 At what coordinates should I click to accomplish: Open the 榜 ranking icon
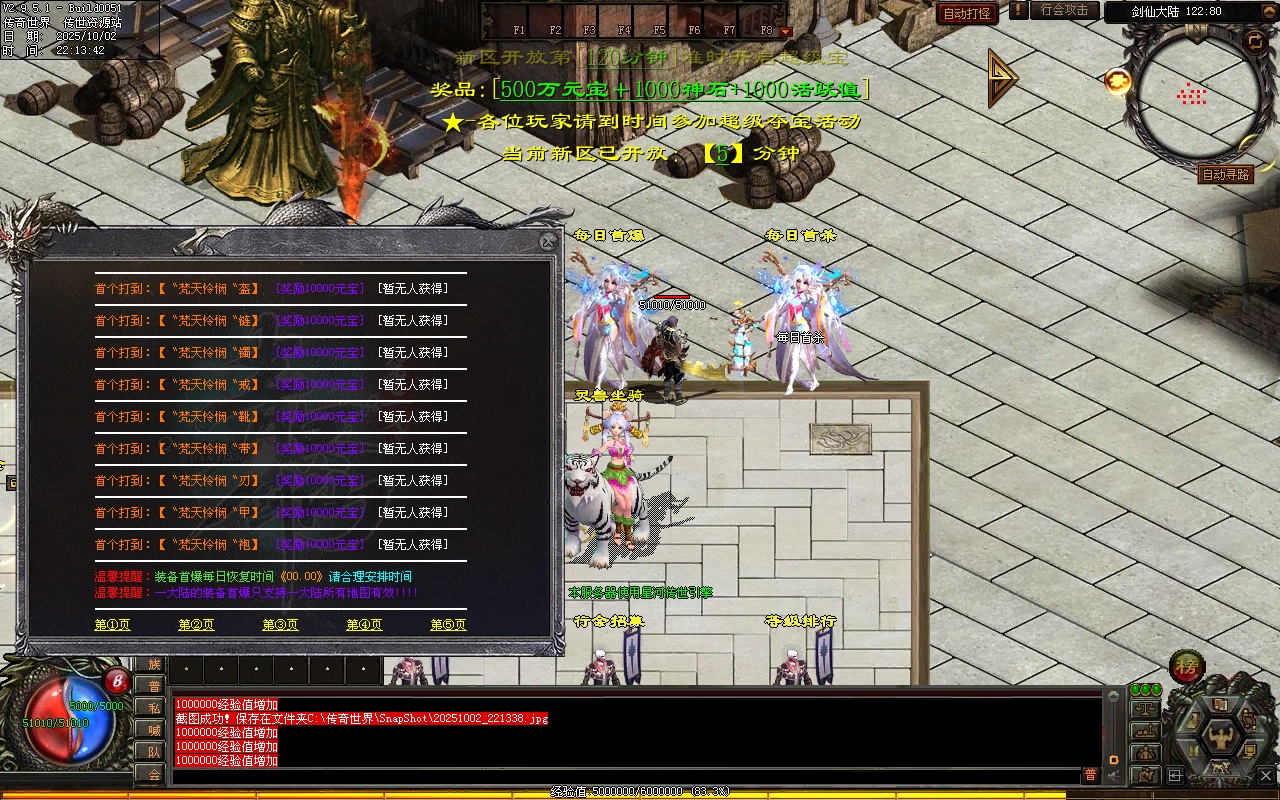point(1187,667)
